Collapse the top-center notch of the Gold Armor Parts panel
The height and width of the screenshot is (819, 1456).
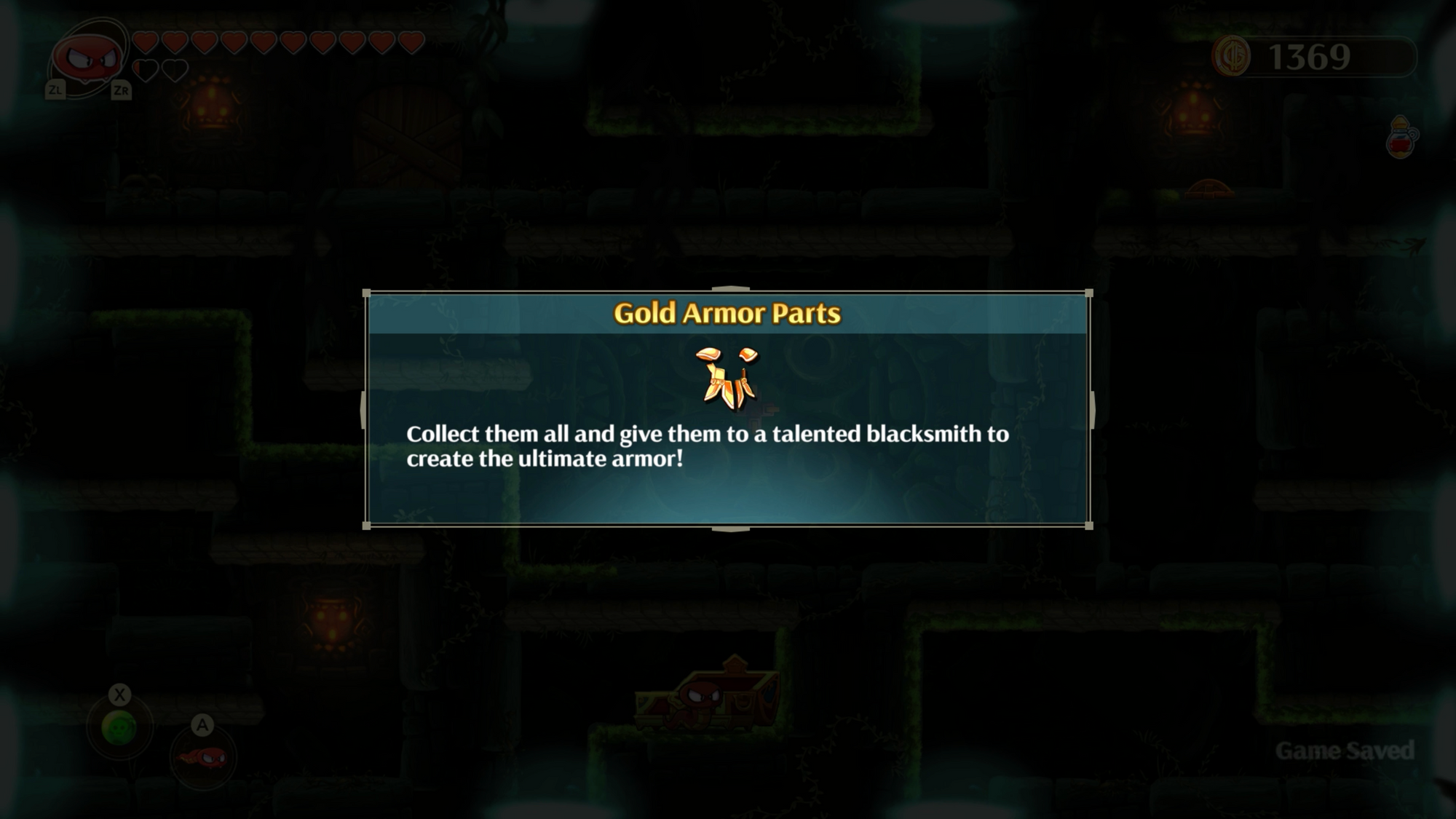coord(730,288)
